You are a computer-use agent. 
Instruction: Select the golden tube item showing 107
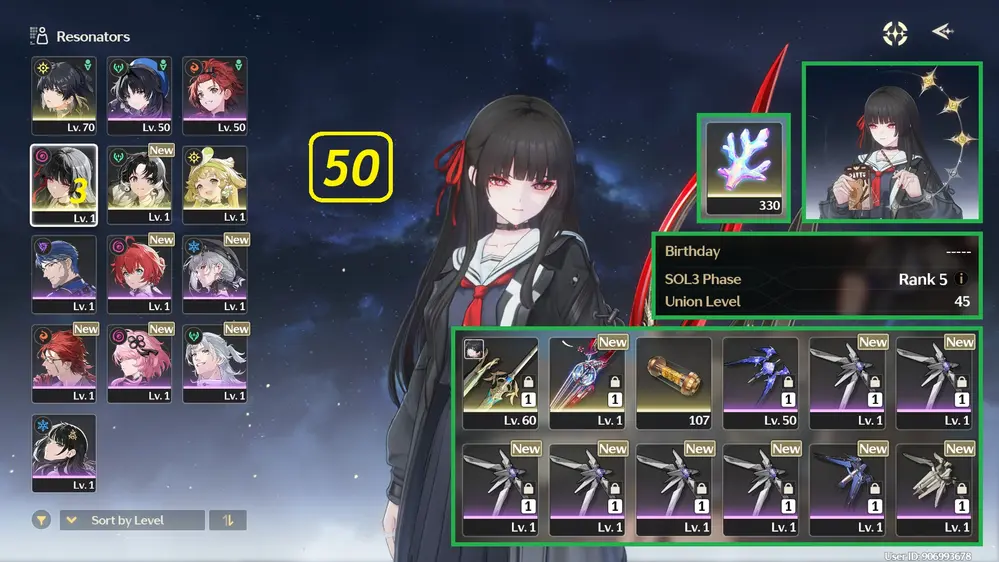673,382
